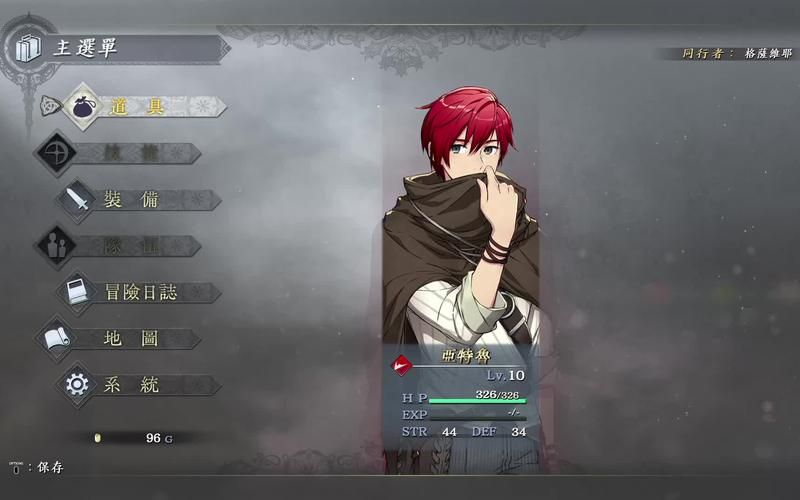The image size is (800, 500).
Task: Select the 亞特魯 character status card
Action: point(460,395)
